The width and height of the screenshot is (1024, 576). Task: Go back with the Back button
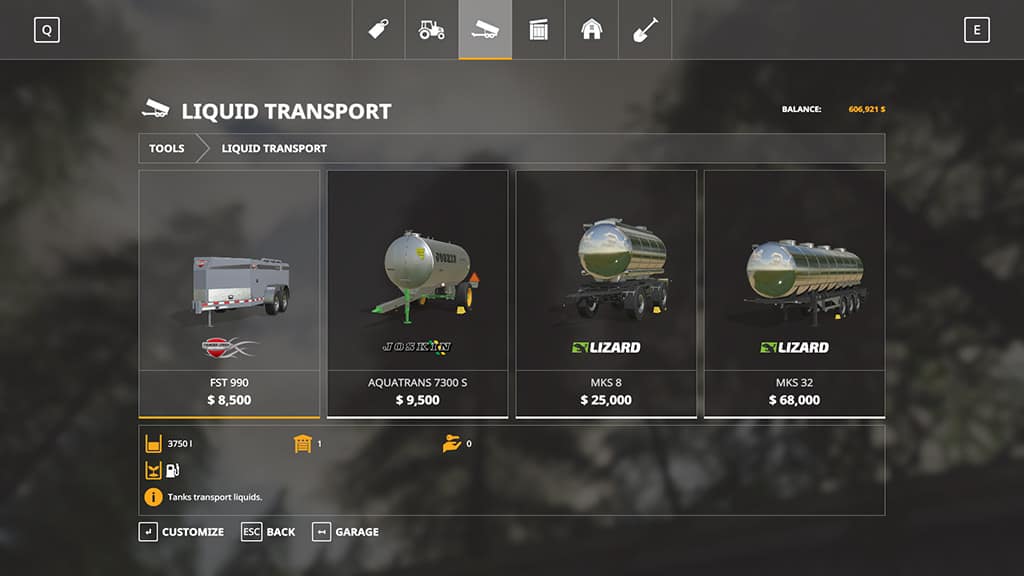269,532
